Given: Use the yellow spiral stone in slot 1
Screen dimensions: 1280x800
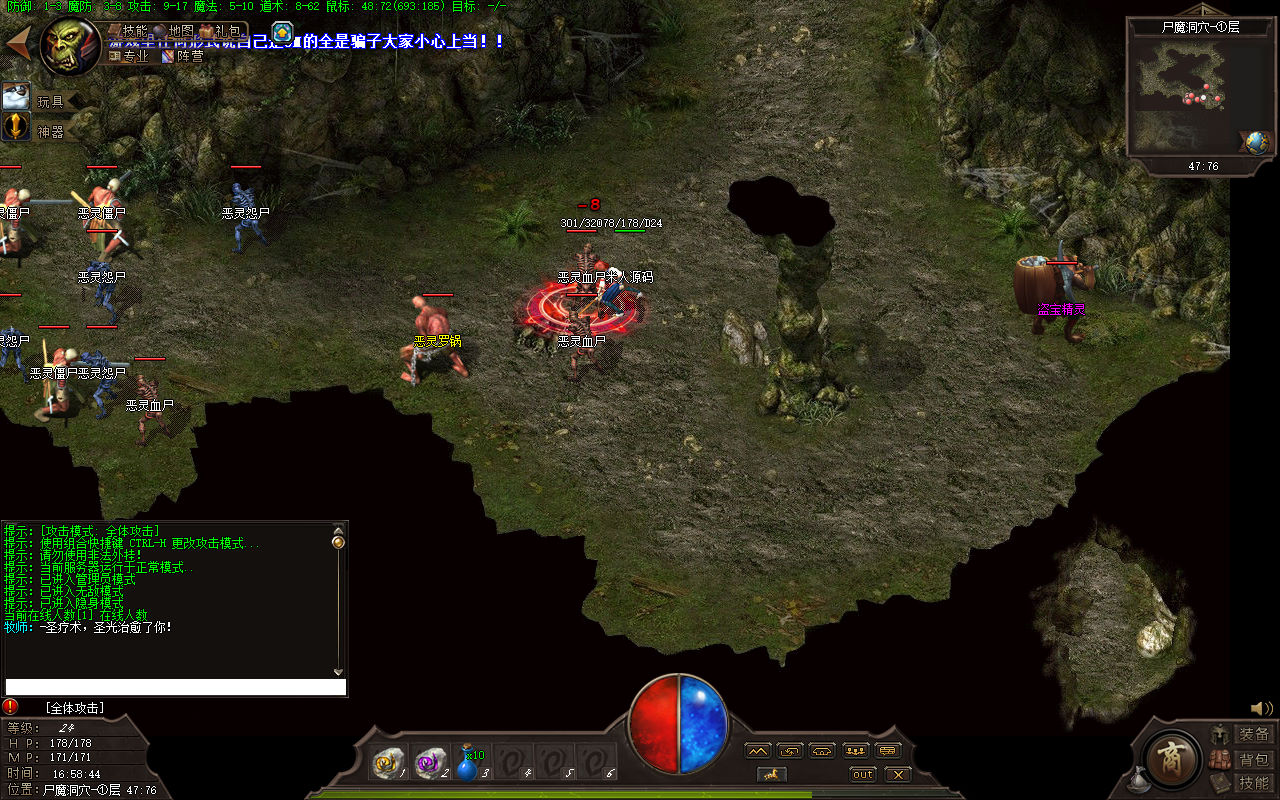Looking at the screenshot, I should [386, 764].
